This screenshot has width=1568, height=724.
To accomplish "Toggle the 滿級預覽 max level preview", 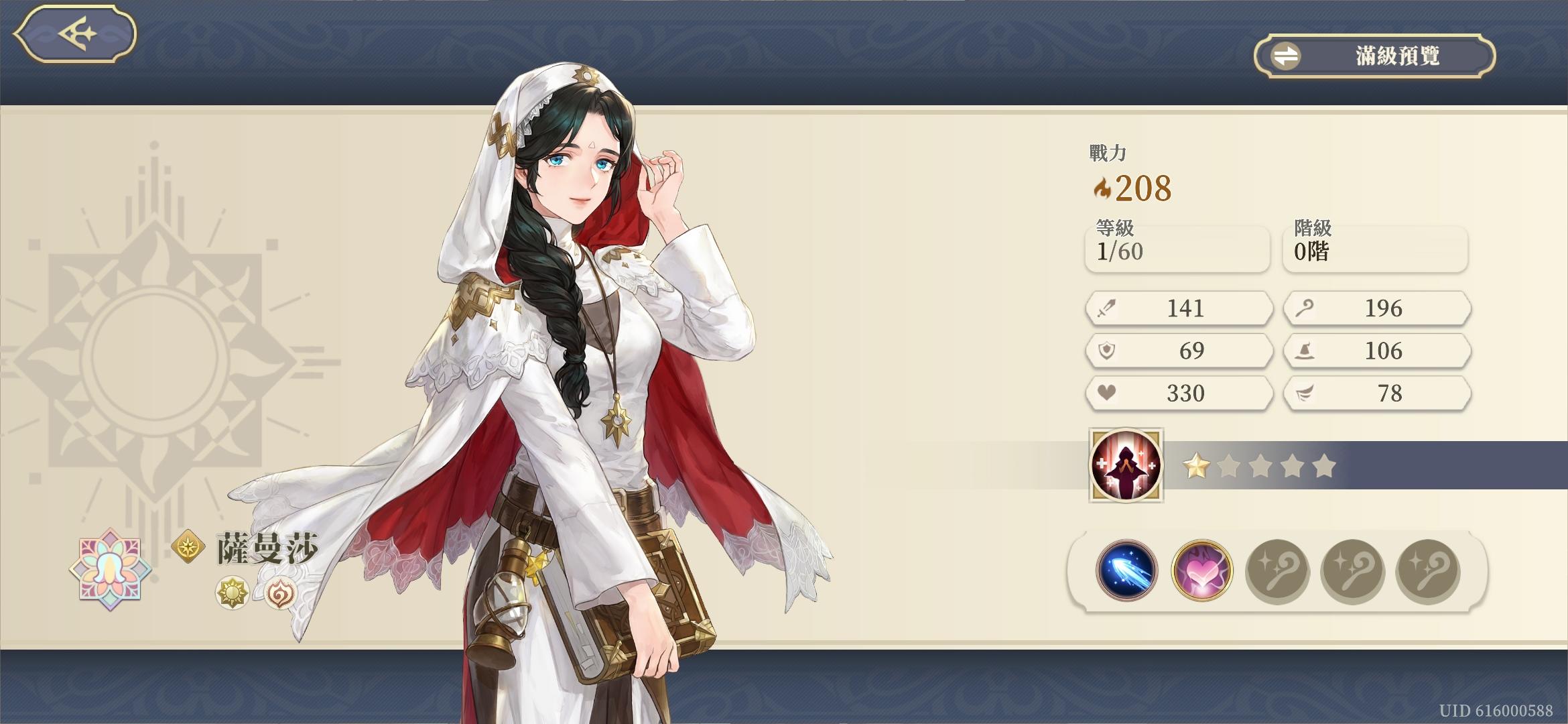I will 1374,56.
